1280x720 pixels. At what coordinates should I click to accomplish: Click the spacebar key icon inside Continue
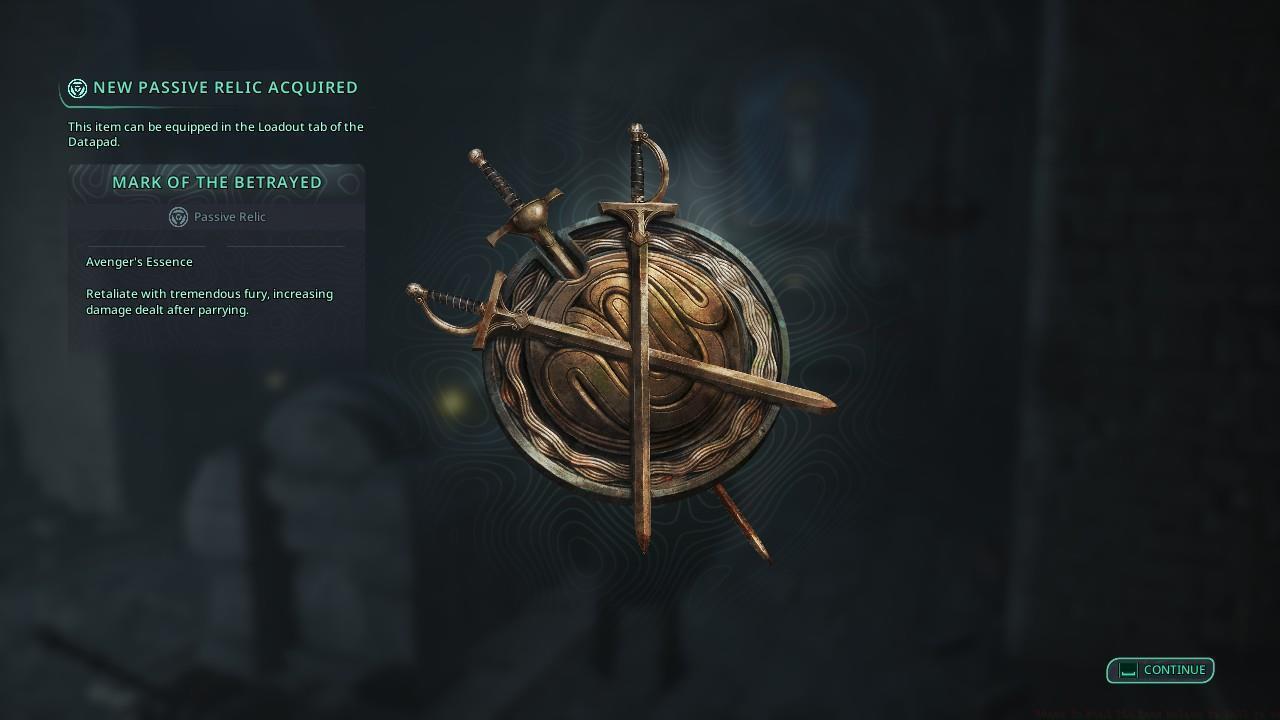(x=1125, y=670)
